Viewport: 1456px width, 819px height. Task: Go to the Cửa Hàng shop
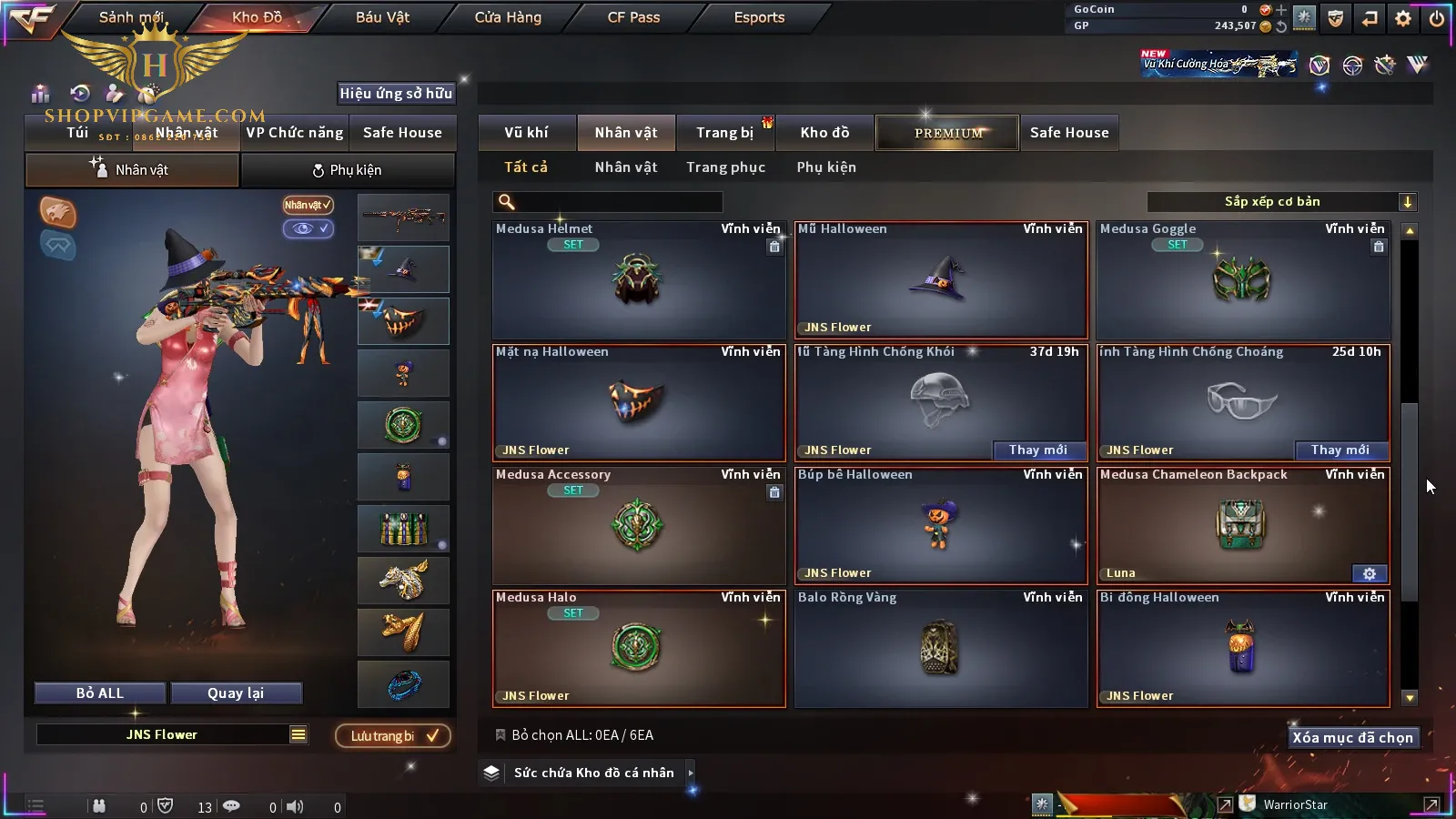pos(508,17)
